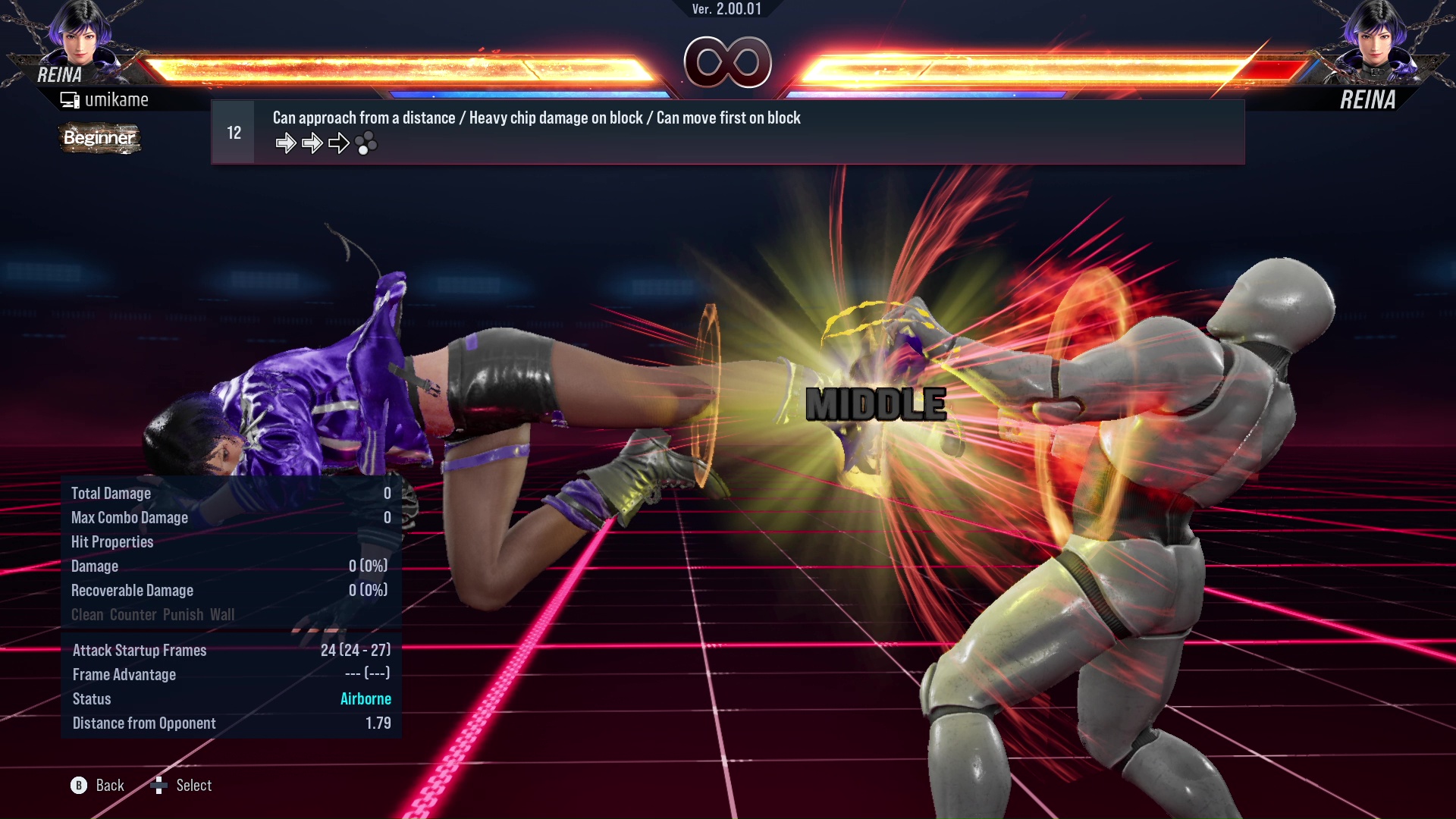Click the infinity round-count symbol
Viewport: 1456px width, 819px height.
tap(726, 63)
